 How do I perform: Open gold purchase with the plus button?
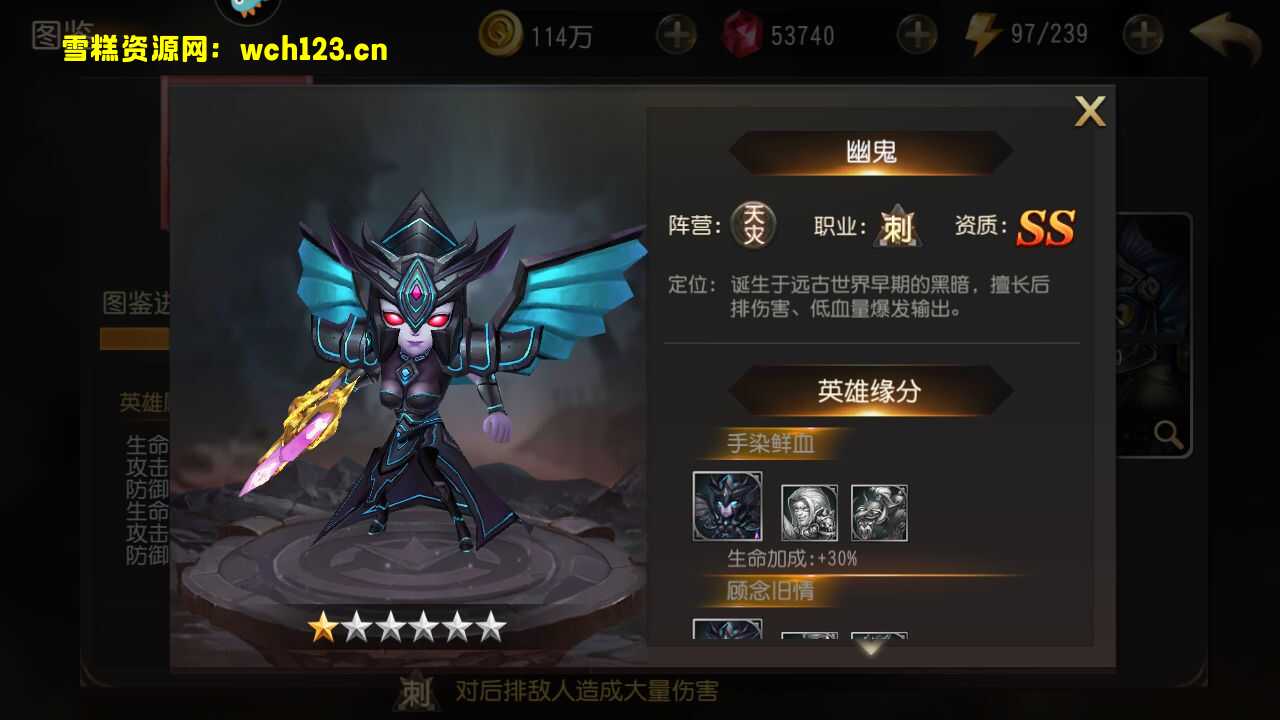pos(676,33)
